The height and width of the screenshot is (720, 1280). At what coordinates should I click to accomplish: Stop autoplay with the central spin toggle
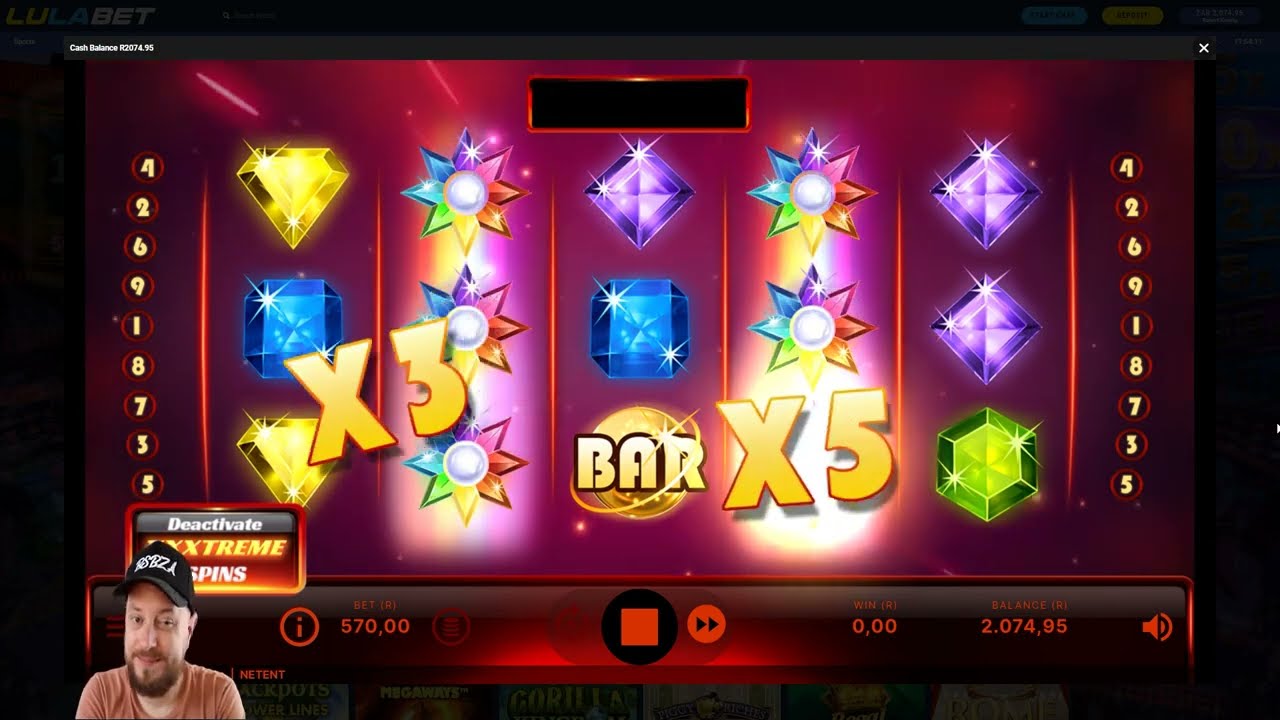638,625
